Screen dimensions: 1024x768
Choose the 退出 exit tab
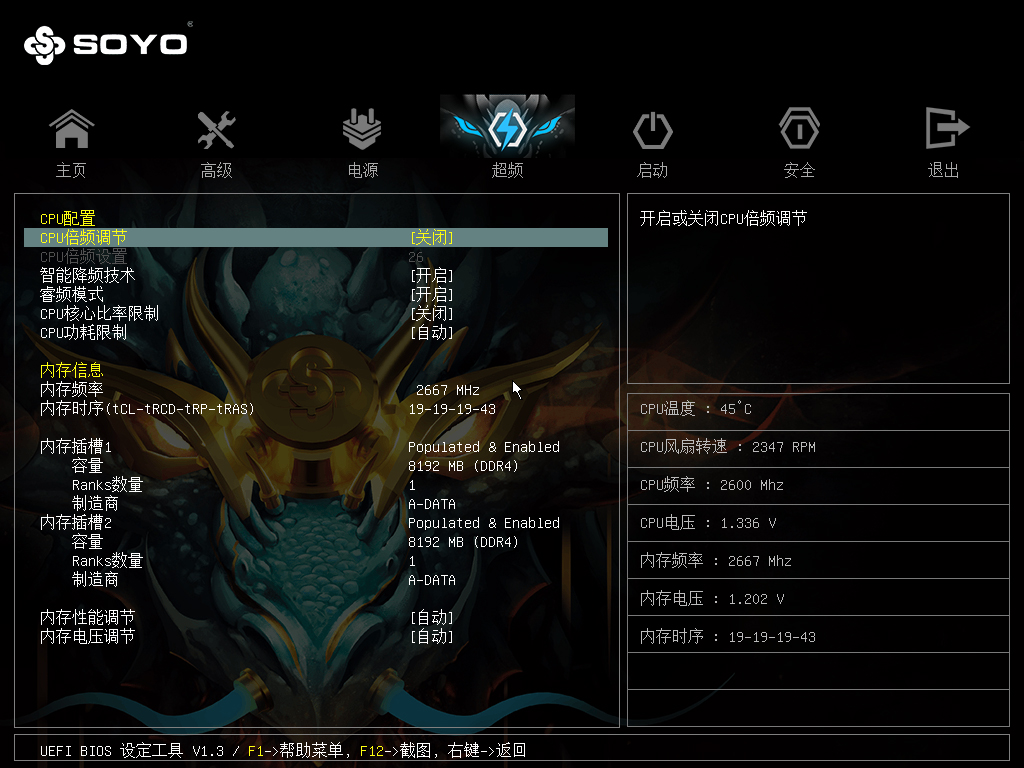(944, 142)
